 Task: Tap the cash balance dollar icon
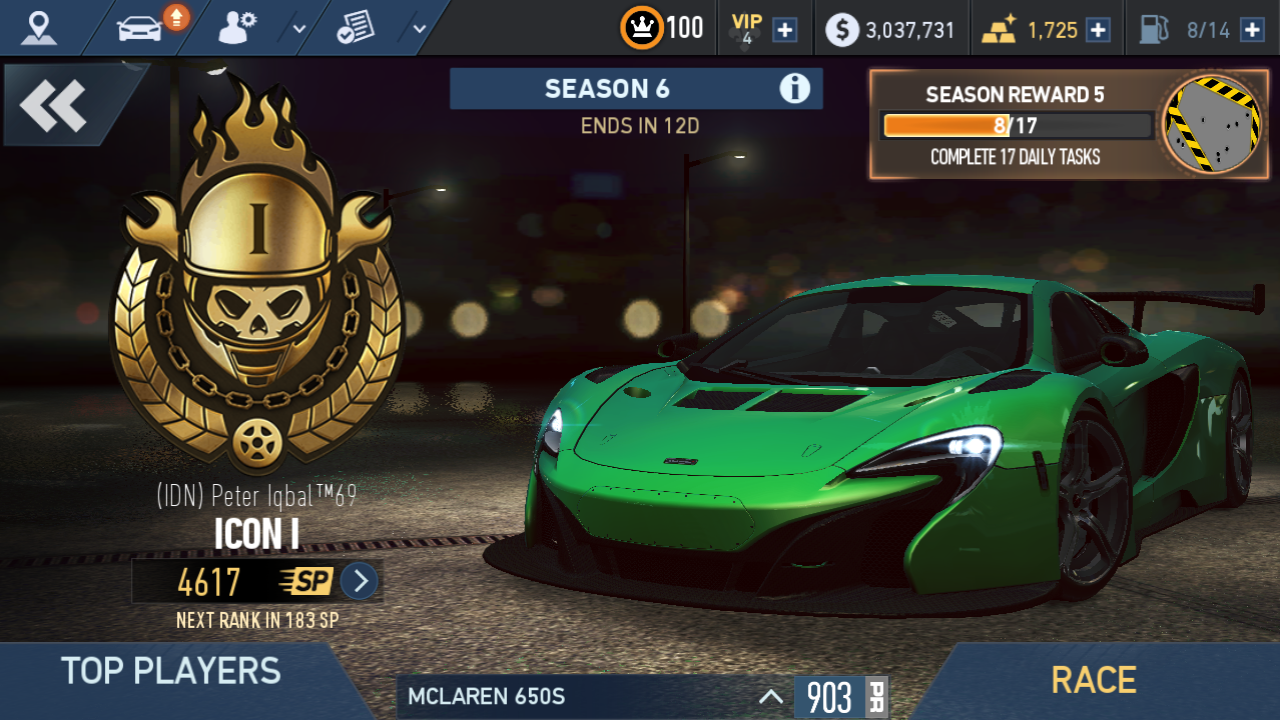tap(842, 30)
